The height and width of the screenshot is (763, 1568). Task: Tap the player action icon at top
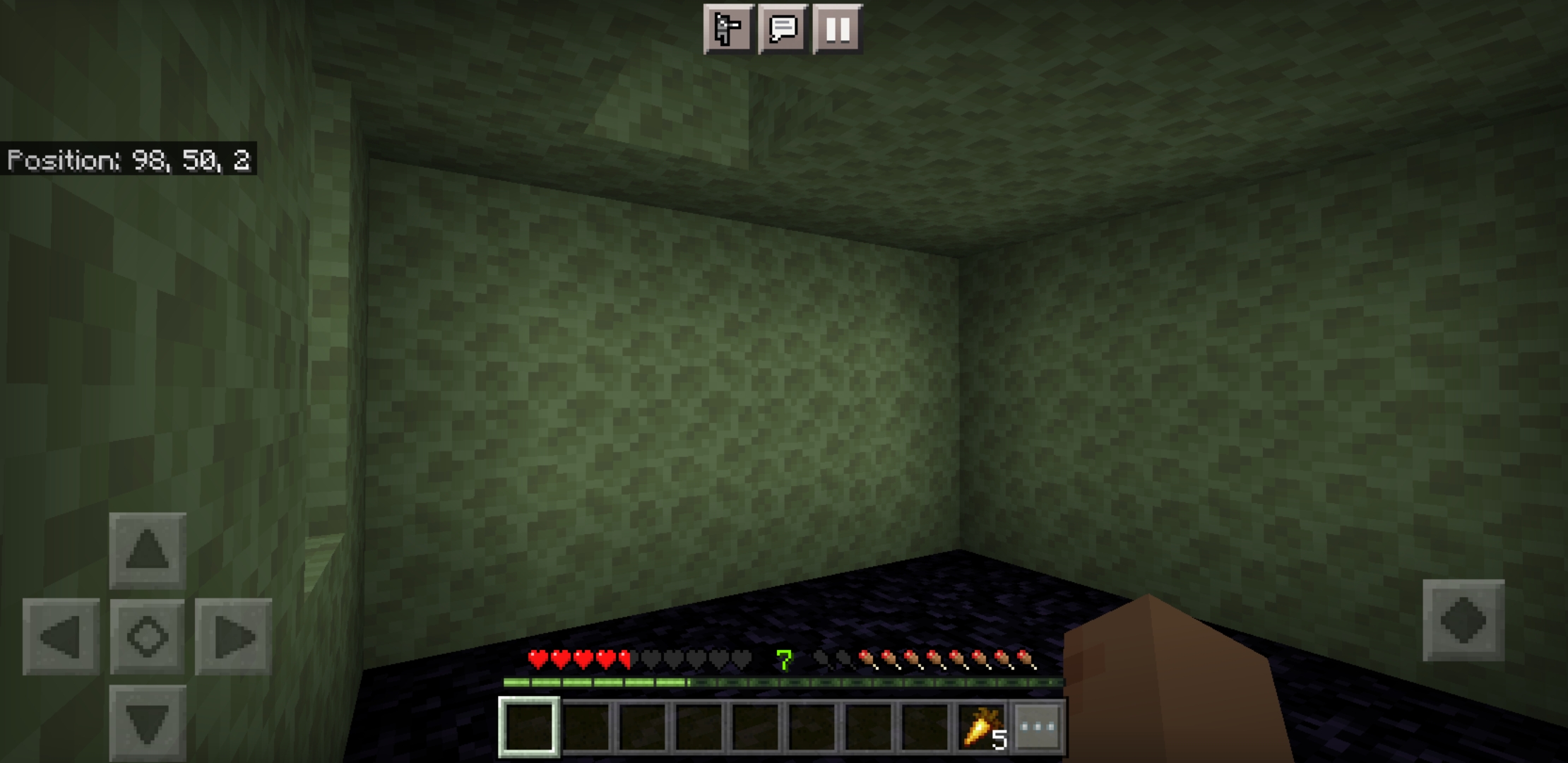tap(727, 30)
